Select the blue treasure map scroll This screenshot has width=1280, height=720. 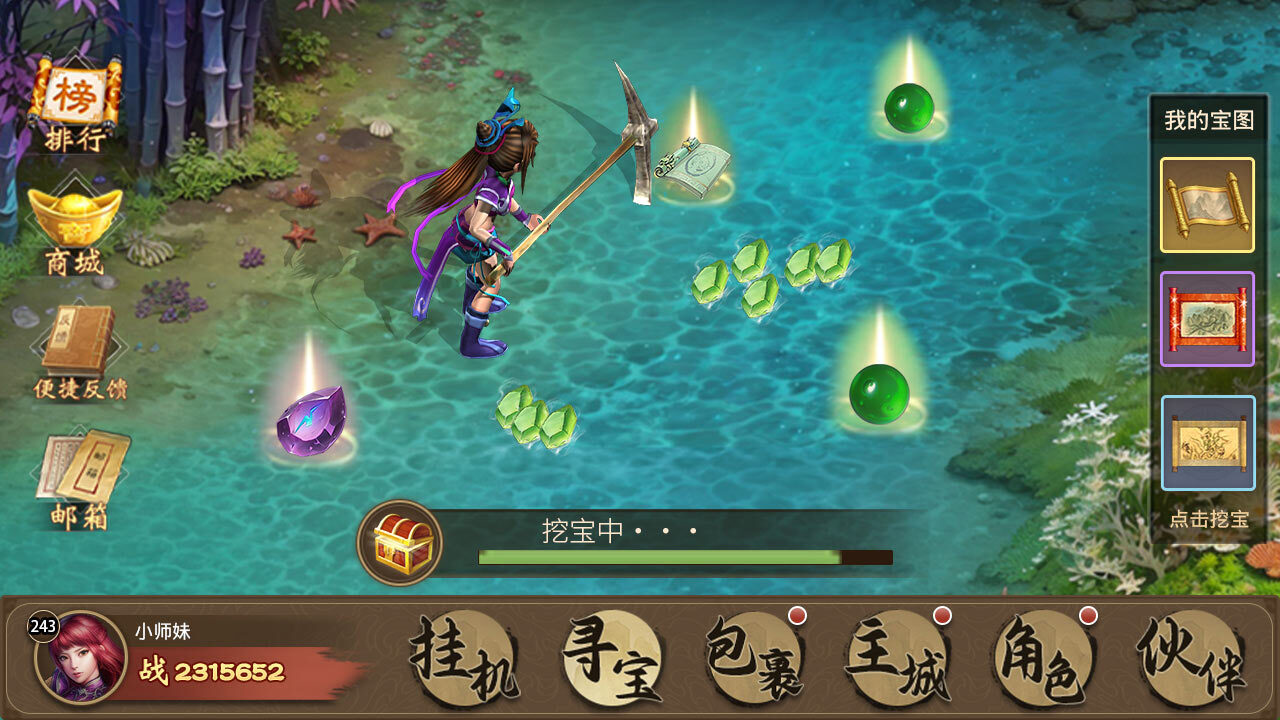pos(1206,443)
